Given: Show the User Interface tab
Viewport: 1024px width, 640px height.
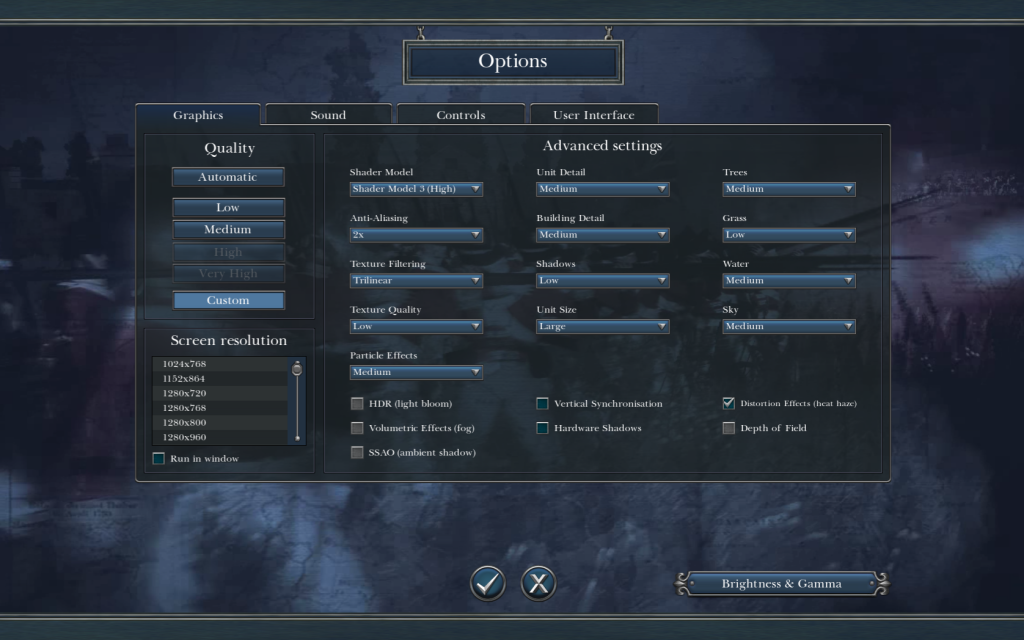Looking at the screenshot, I should pyautogui.click(x=594, y=115).
